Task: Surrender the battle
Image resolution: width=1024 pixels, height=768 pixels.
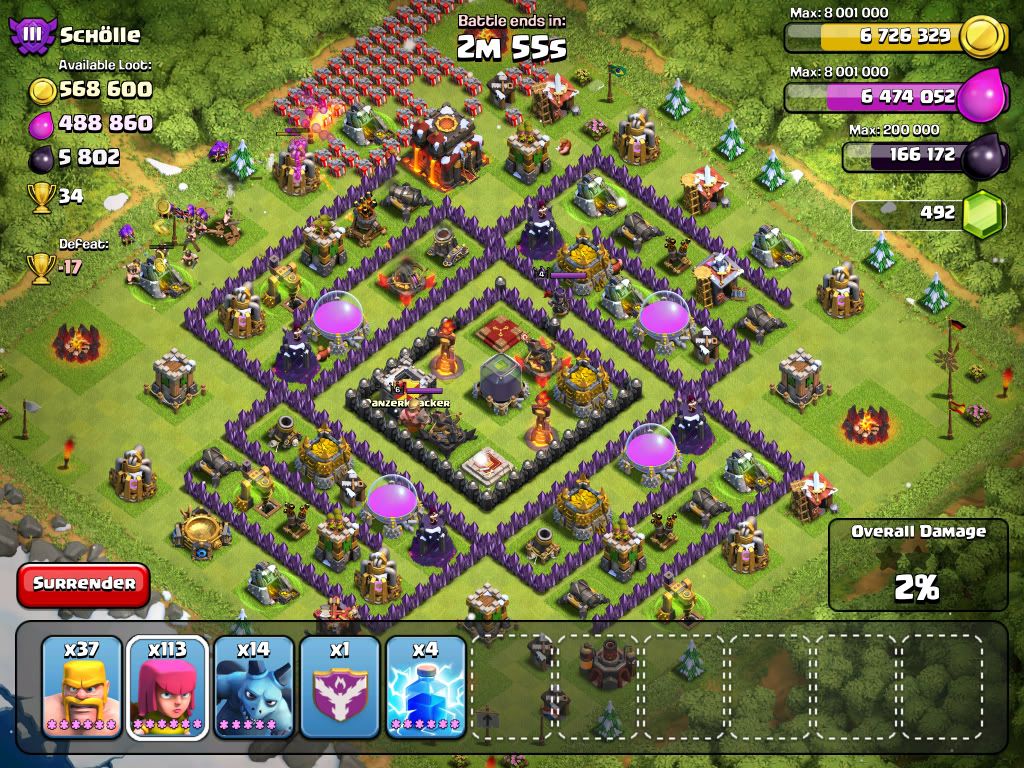Action: click(x=83, y=584)
